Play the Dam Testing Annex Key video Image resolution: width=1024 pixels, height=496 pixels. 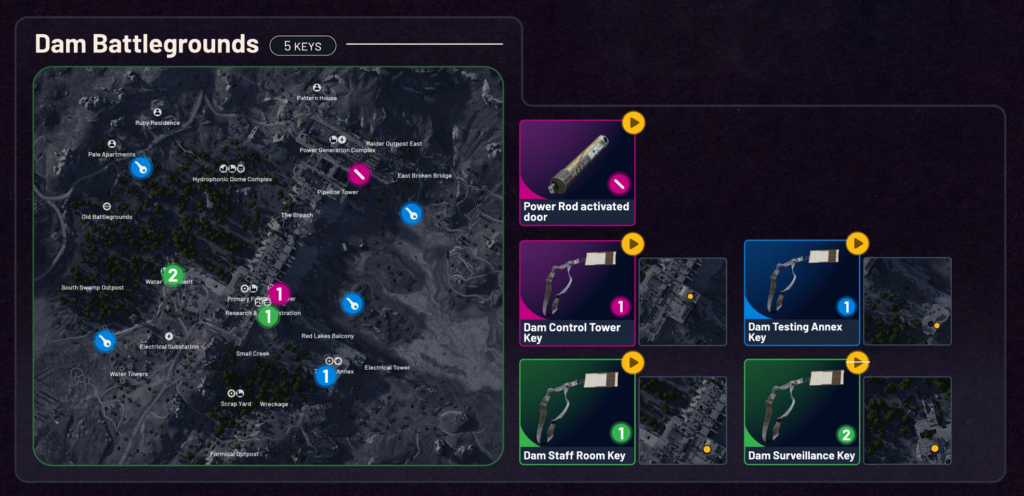(857, 243)
